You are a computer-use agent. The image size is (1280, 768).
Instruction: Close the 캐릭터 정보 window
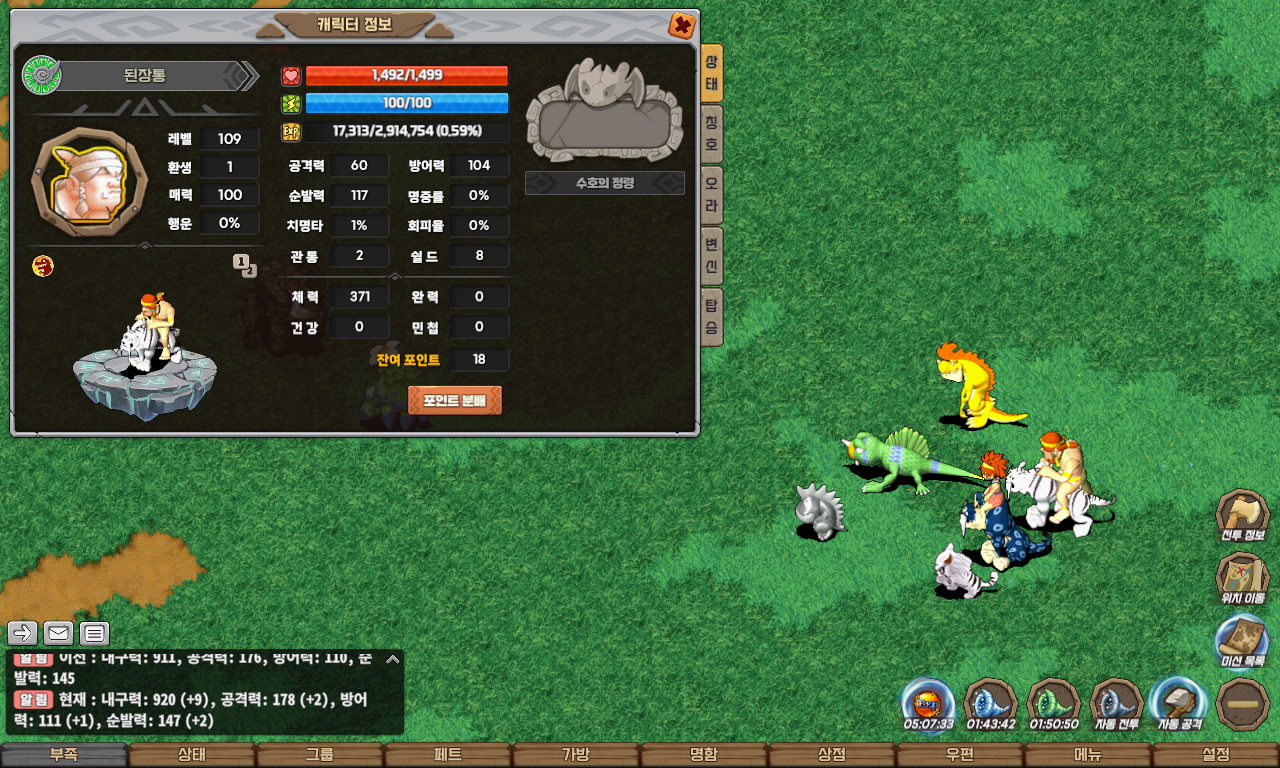click(682, 25)
